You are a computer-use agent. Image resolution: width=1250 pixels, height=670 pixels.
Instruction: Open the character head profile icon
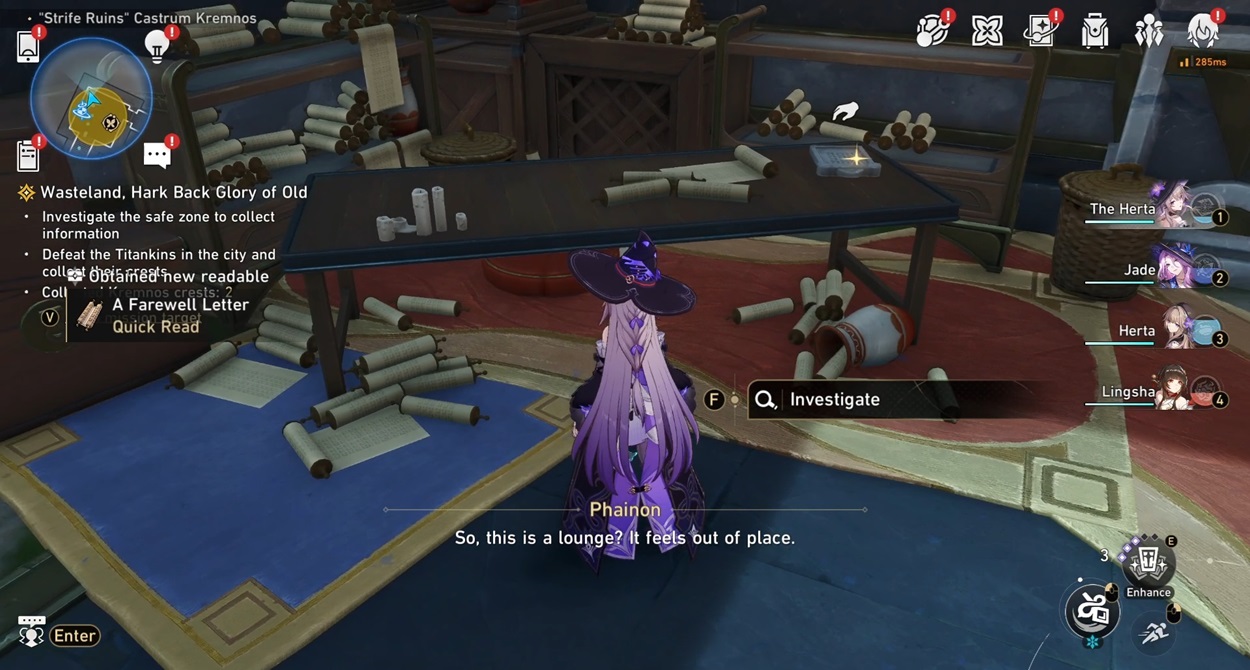point(1202,31)
